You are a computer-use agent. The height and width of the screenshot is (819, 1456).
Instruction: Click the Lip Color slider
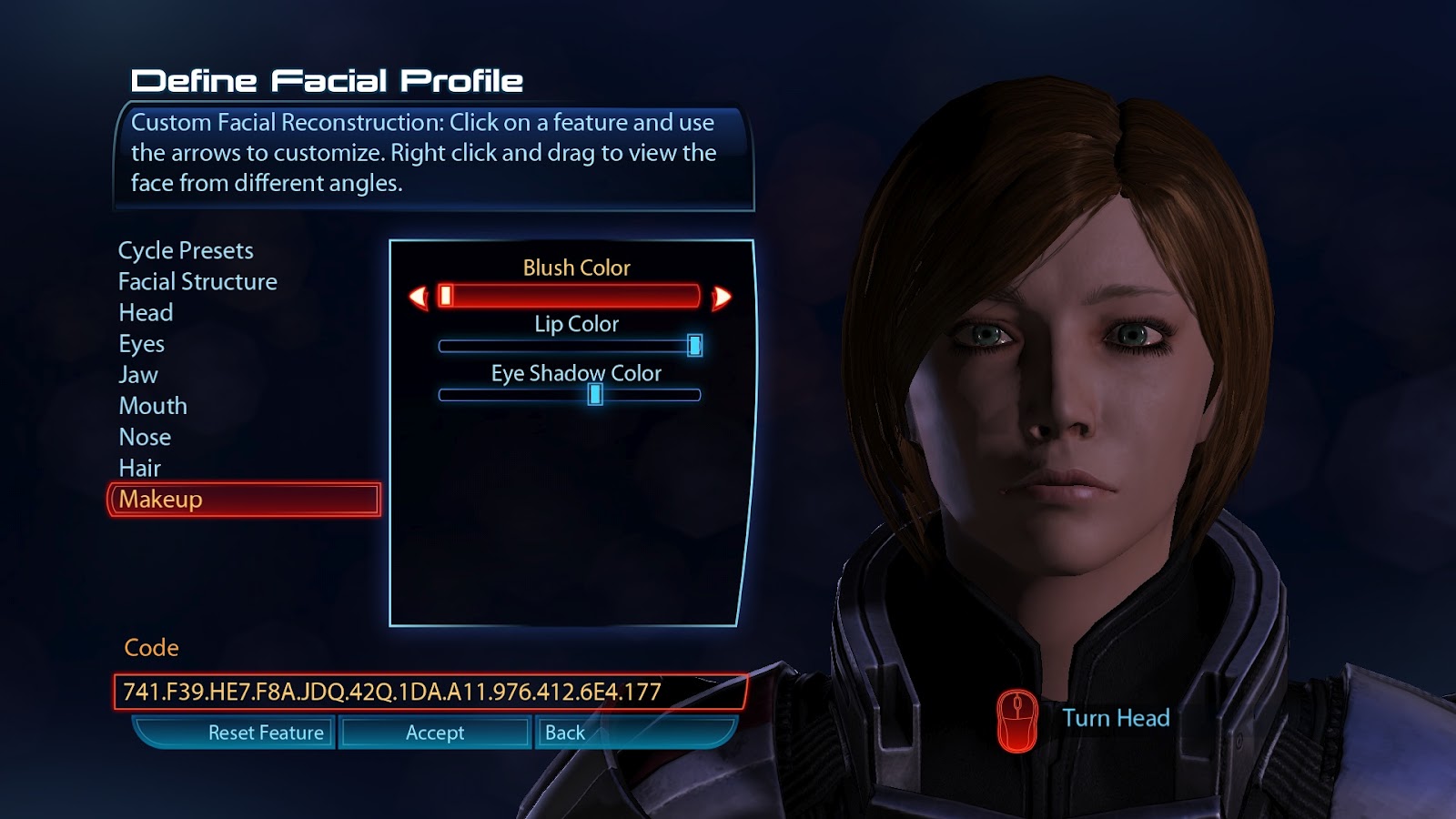point(570,346)
